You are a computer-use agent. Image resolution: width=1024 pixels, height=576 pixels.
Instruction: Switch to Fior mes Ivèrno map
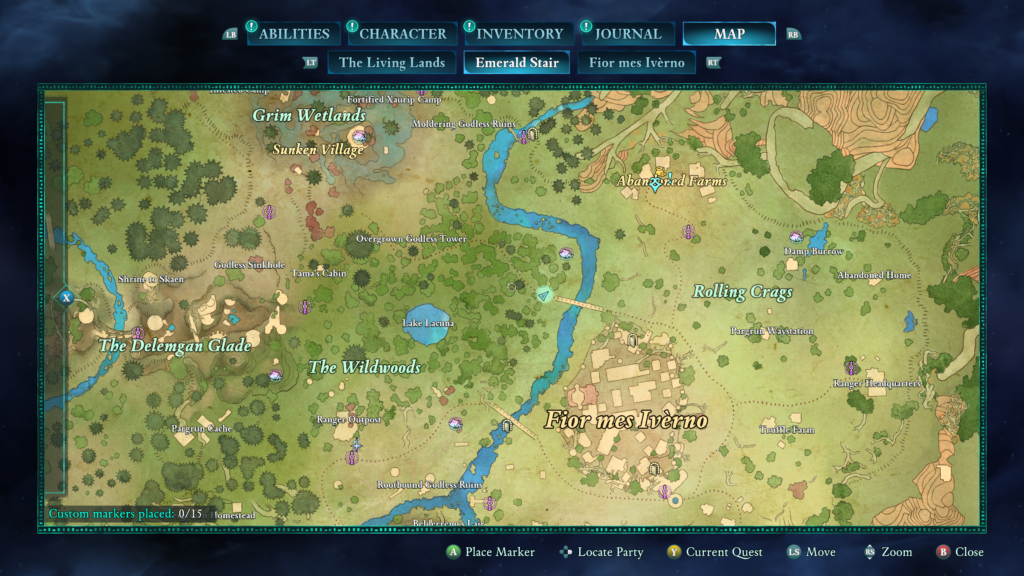pos(637,63)
